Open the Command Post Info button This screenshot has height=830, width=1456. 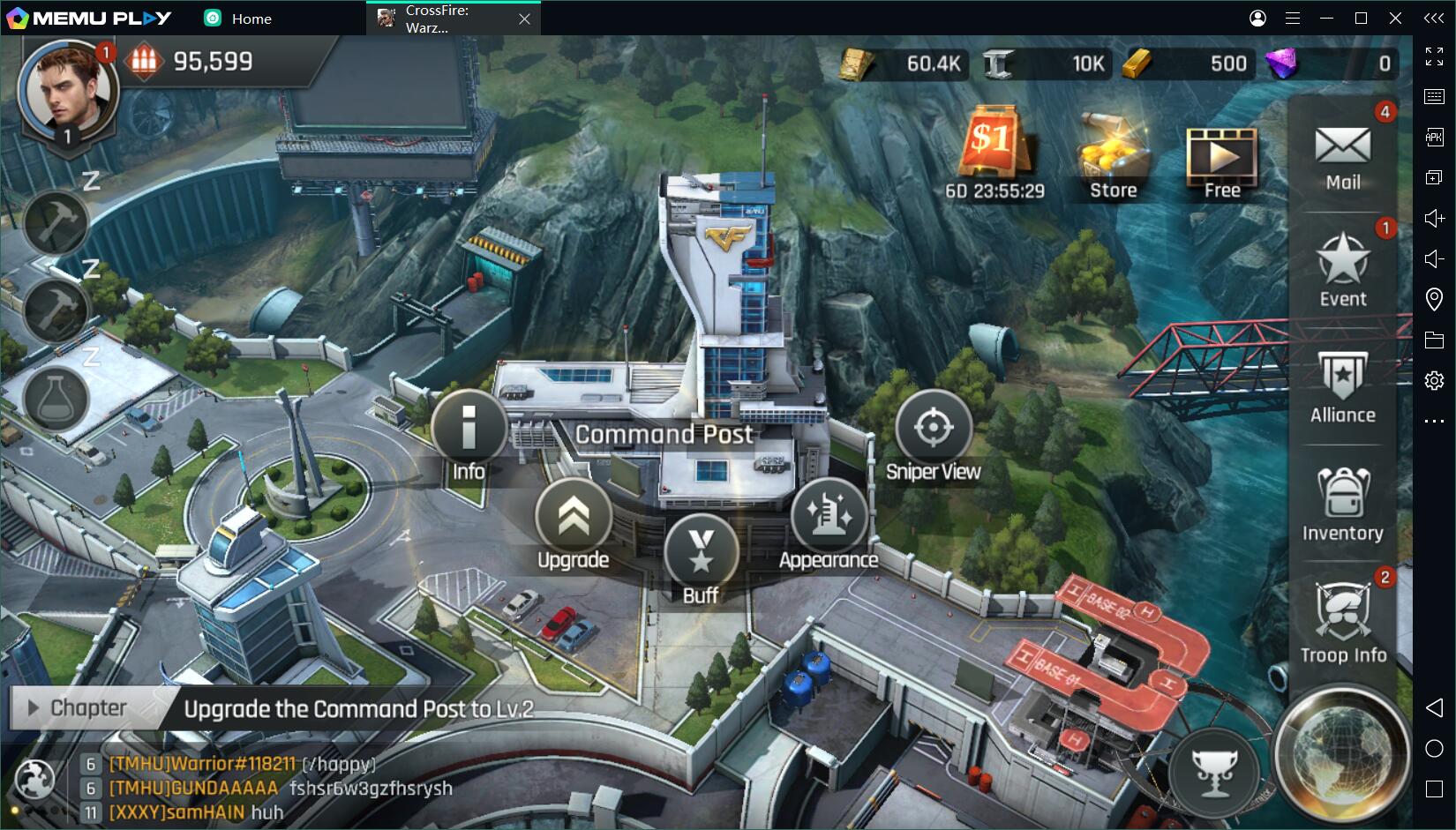(469, 430)
